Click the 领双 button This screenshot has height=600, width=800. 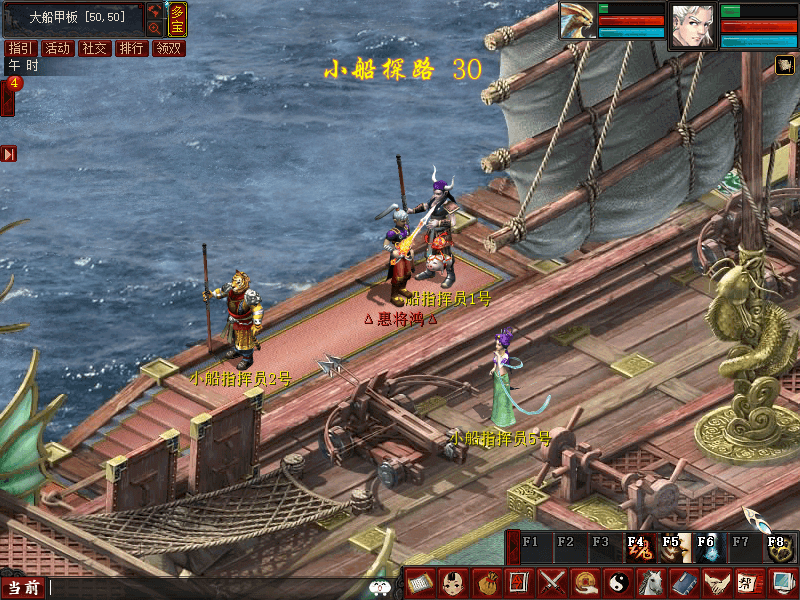[169, 48]
